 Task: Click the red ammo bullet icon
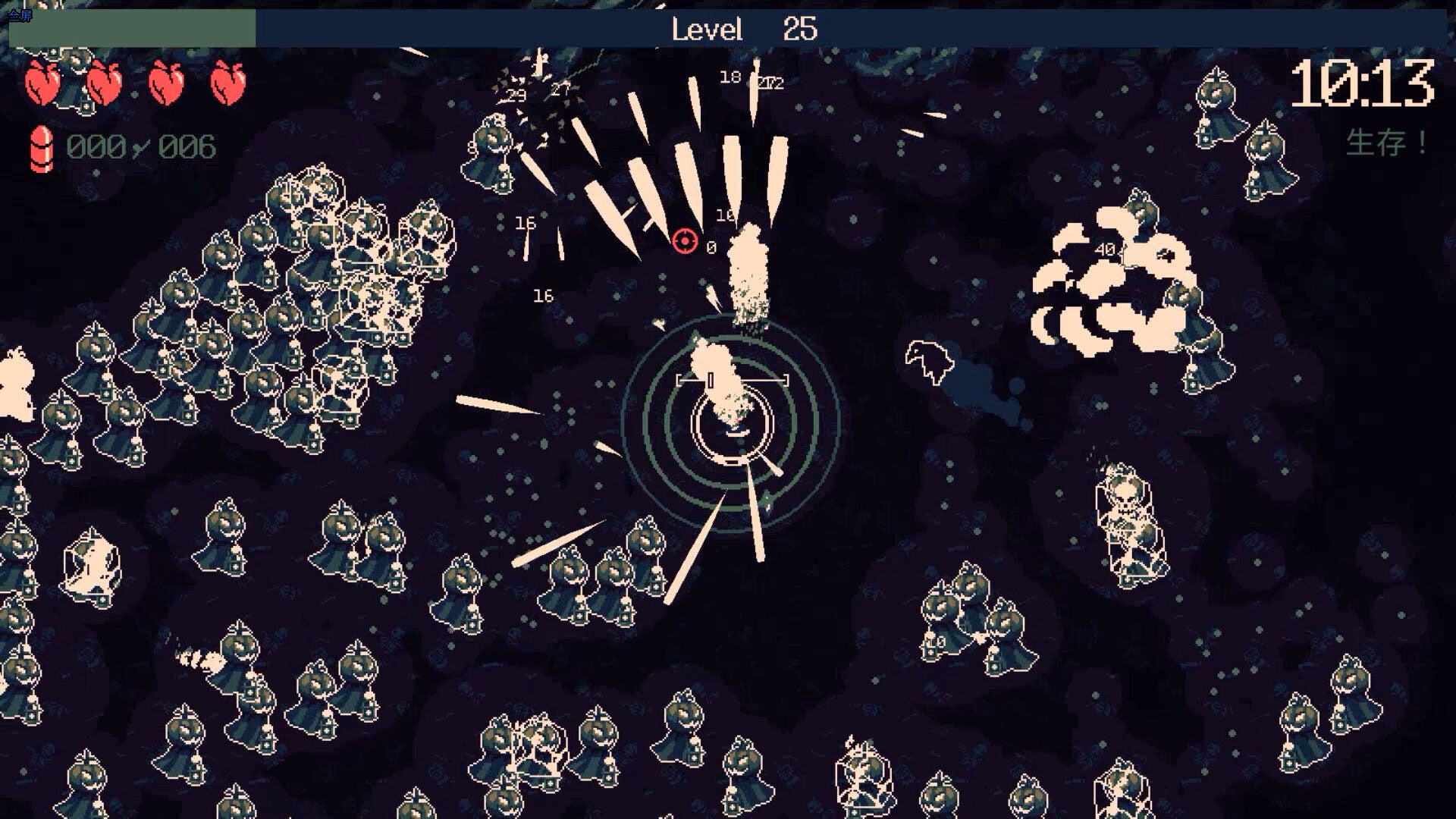[42, 146]
